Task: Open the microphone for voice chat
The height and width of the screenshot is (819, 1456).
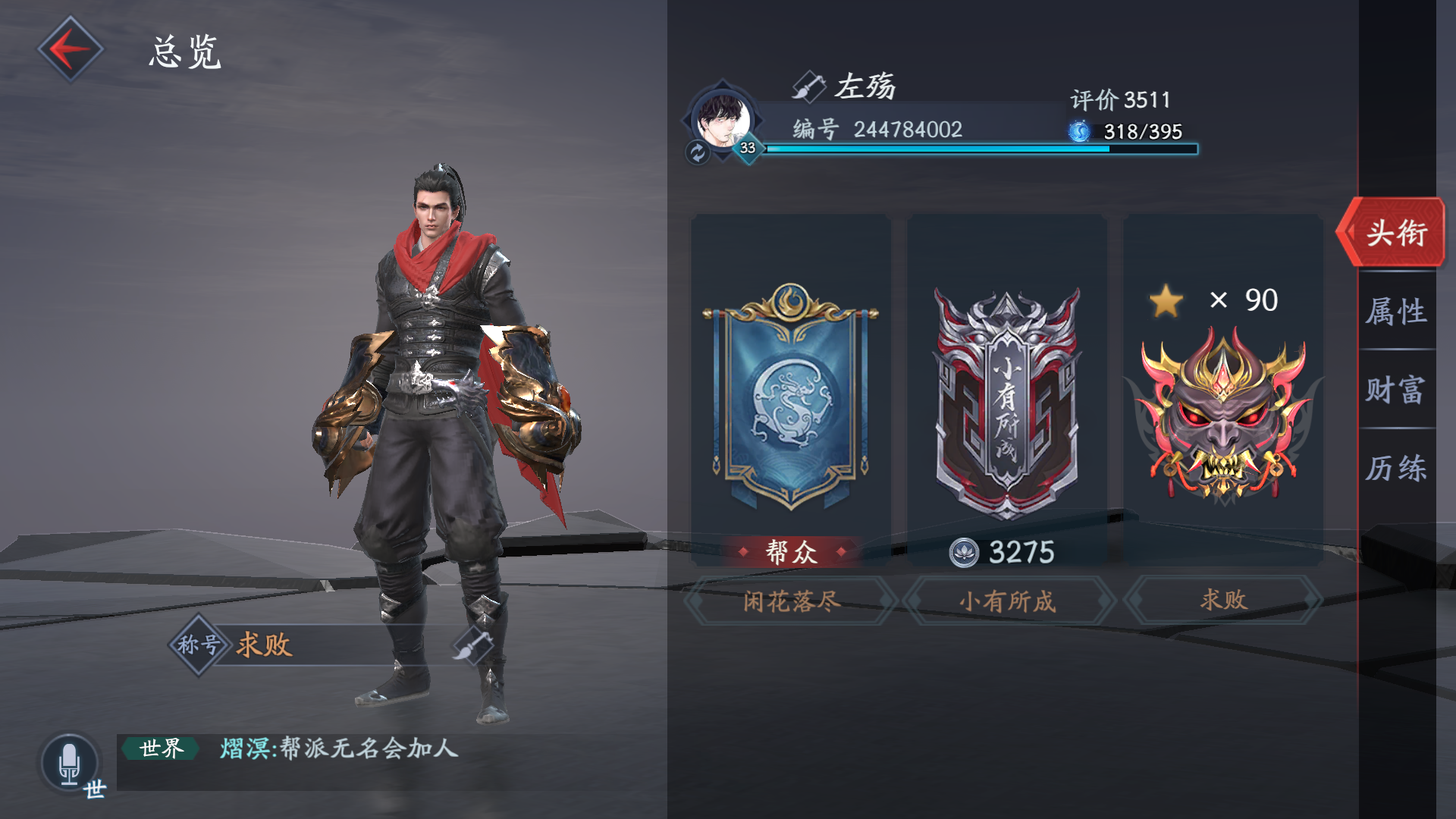Action: pos(69,761)
